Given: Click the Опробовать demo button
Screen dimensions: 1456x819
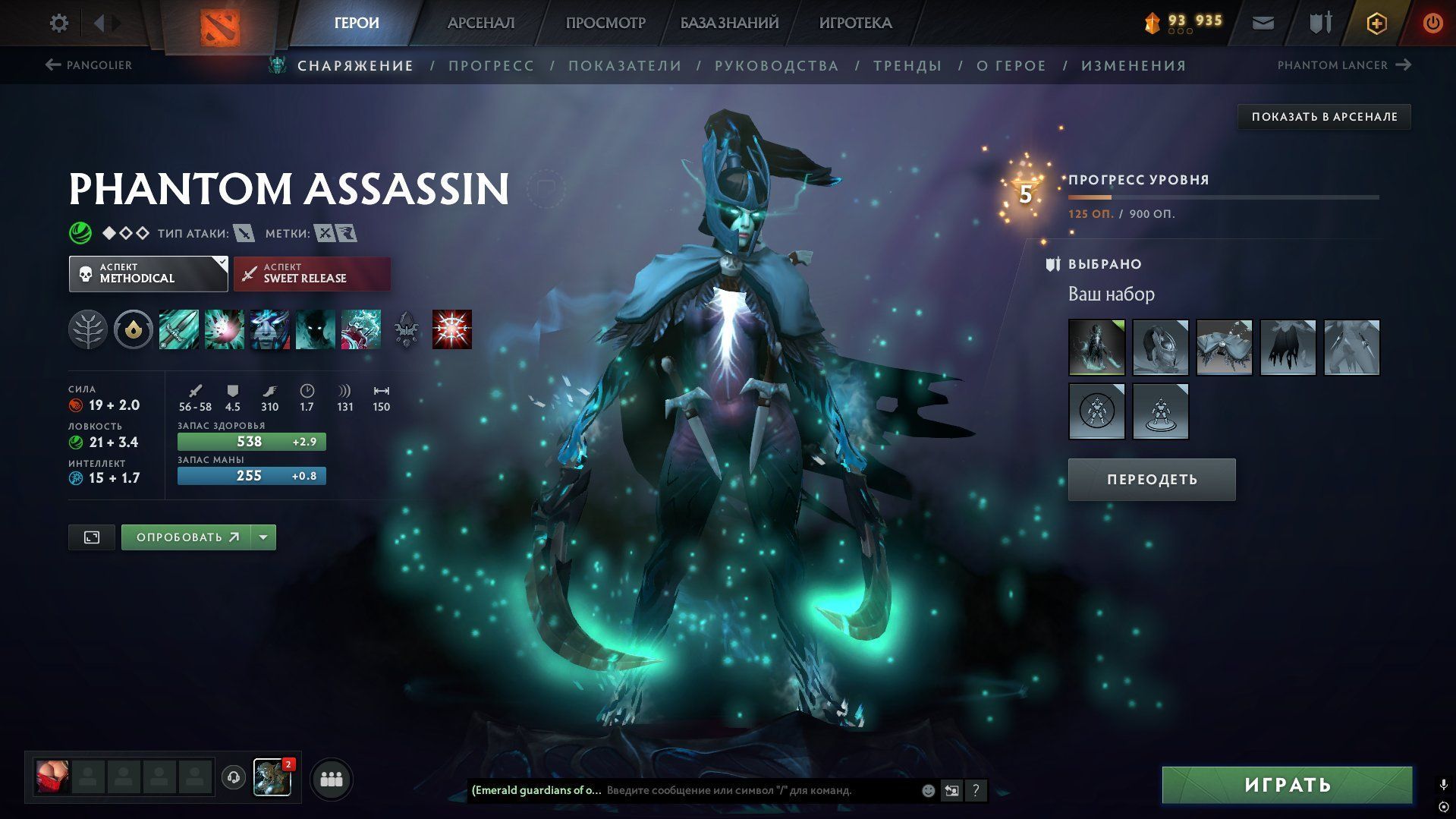Looking at the screenshot, I should click(187, 537).
